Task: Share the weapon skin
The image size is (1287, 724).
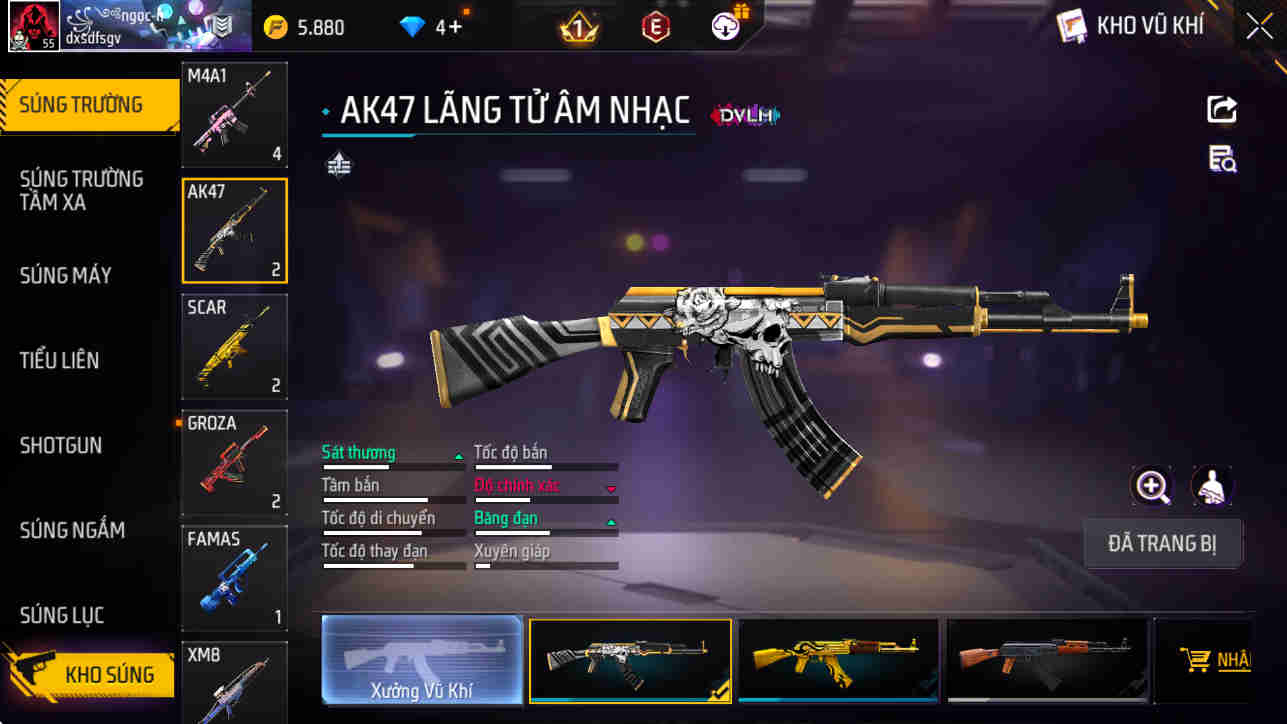Action: [1222, 109]
